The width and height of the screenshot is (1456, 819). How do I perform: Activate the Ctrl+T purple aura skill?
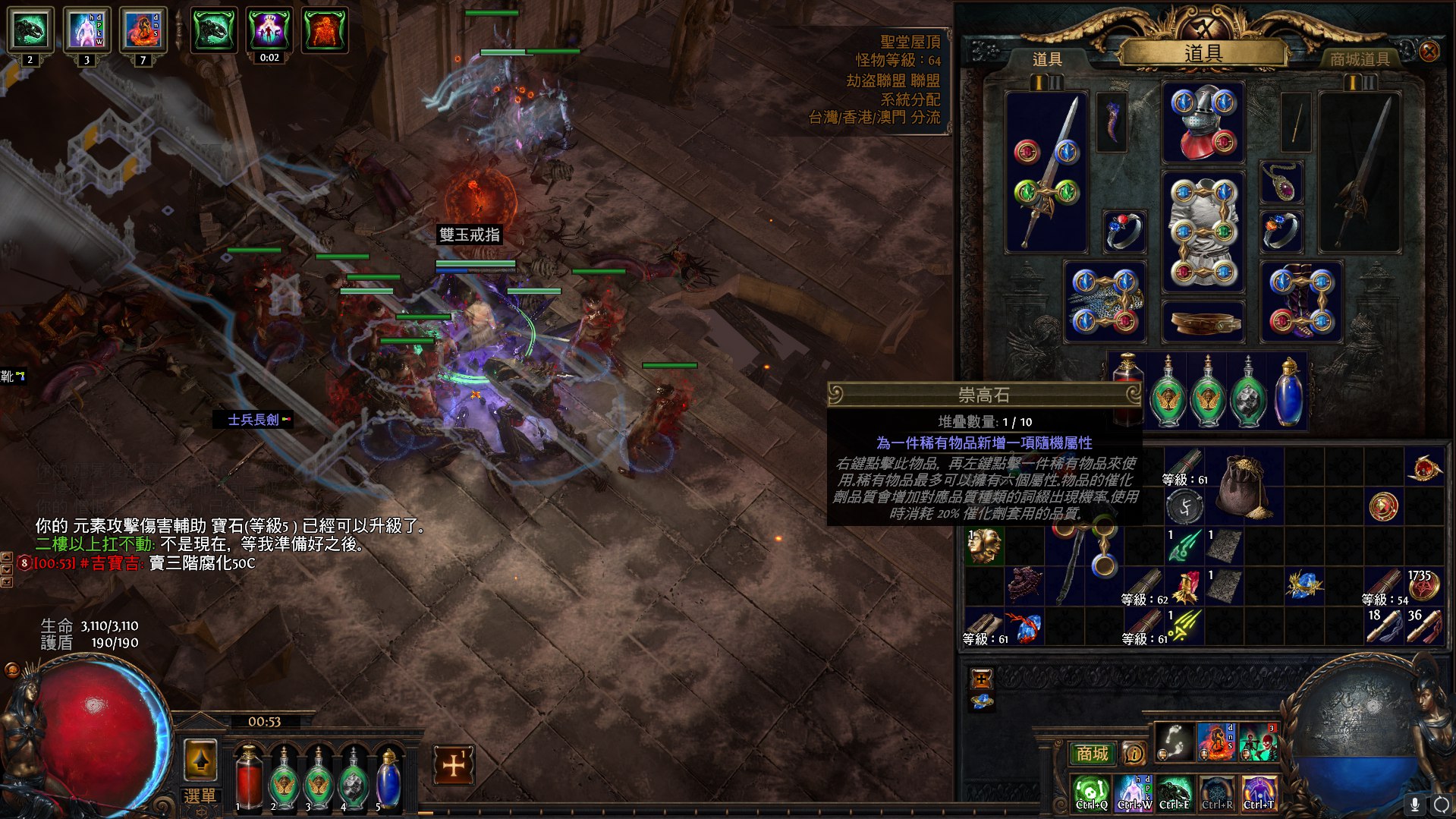click(1259, 792)
